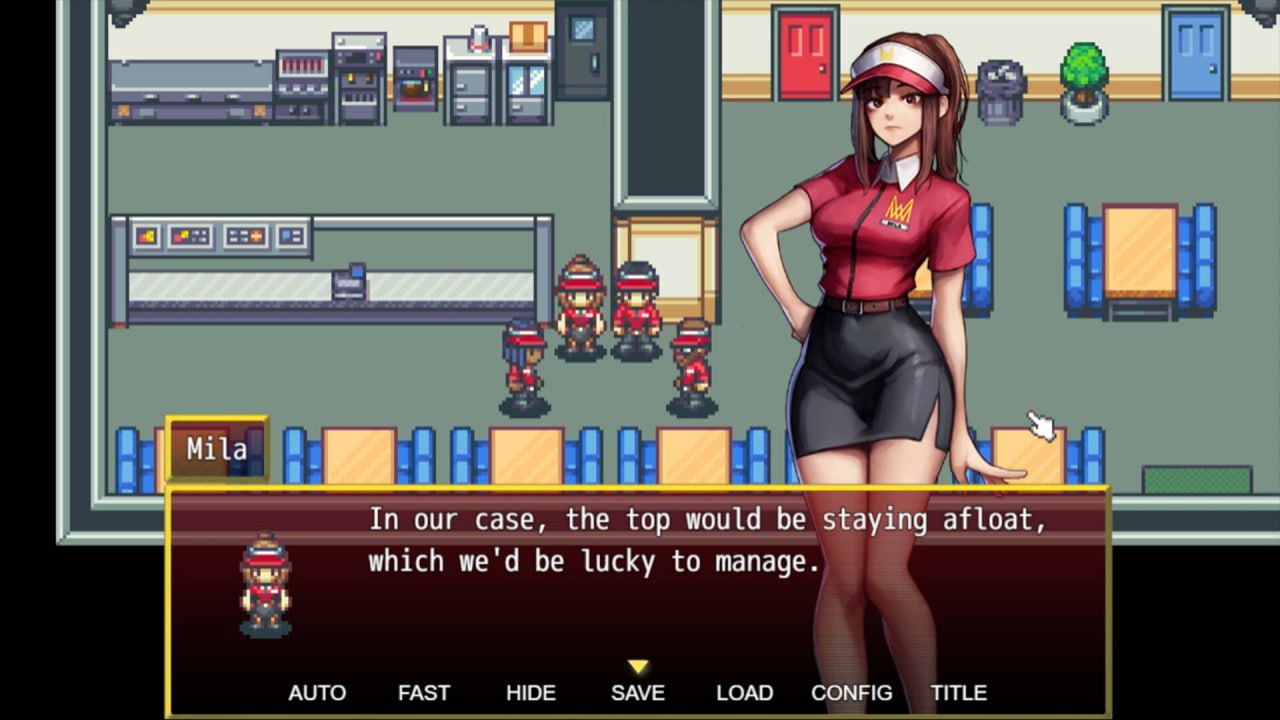
Task: Return to the TITLE screen
Action: point(958,692)
